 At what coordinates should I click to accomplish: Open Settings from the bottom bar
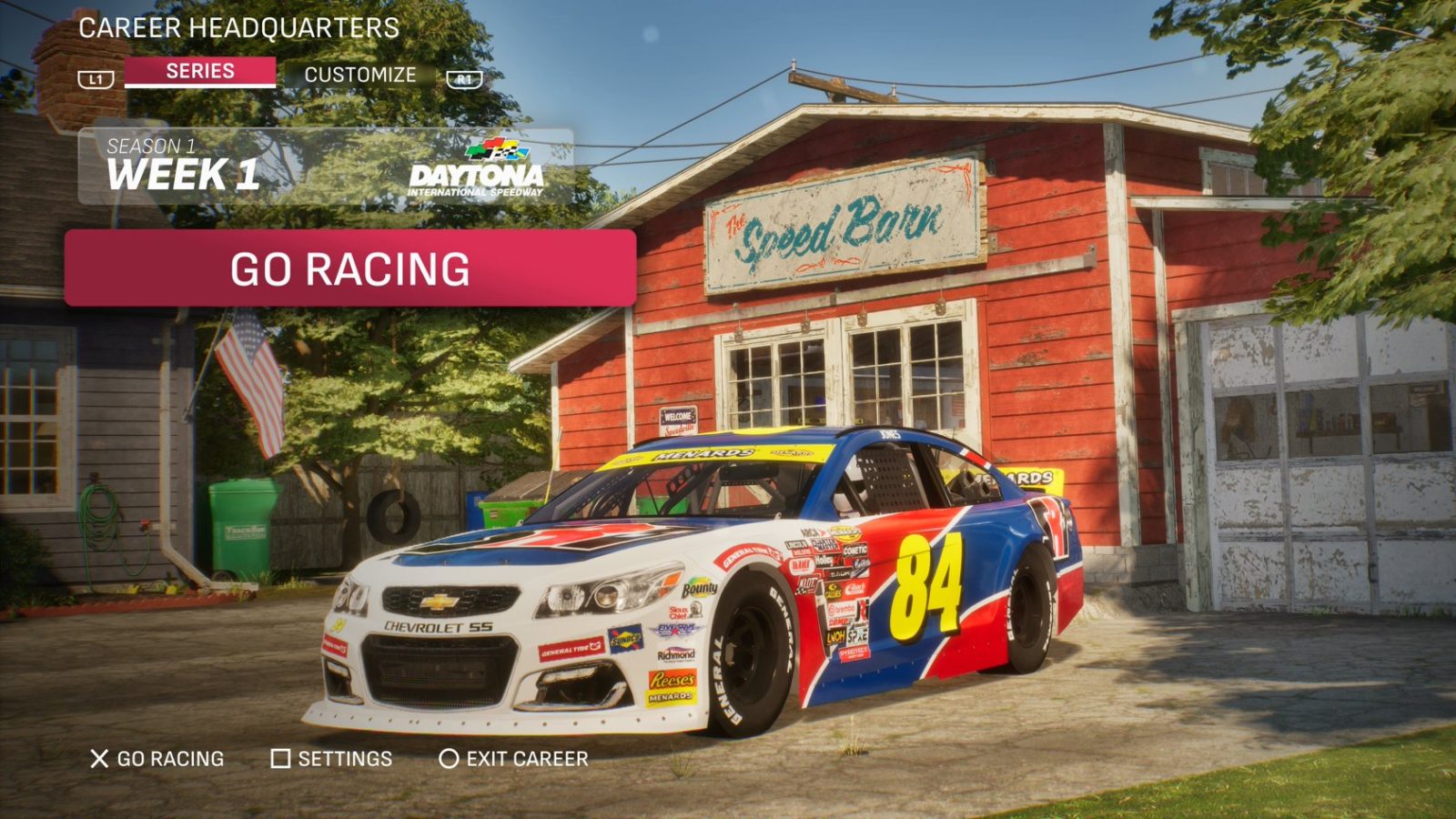pyautogui.click(x=332, y=759)
